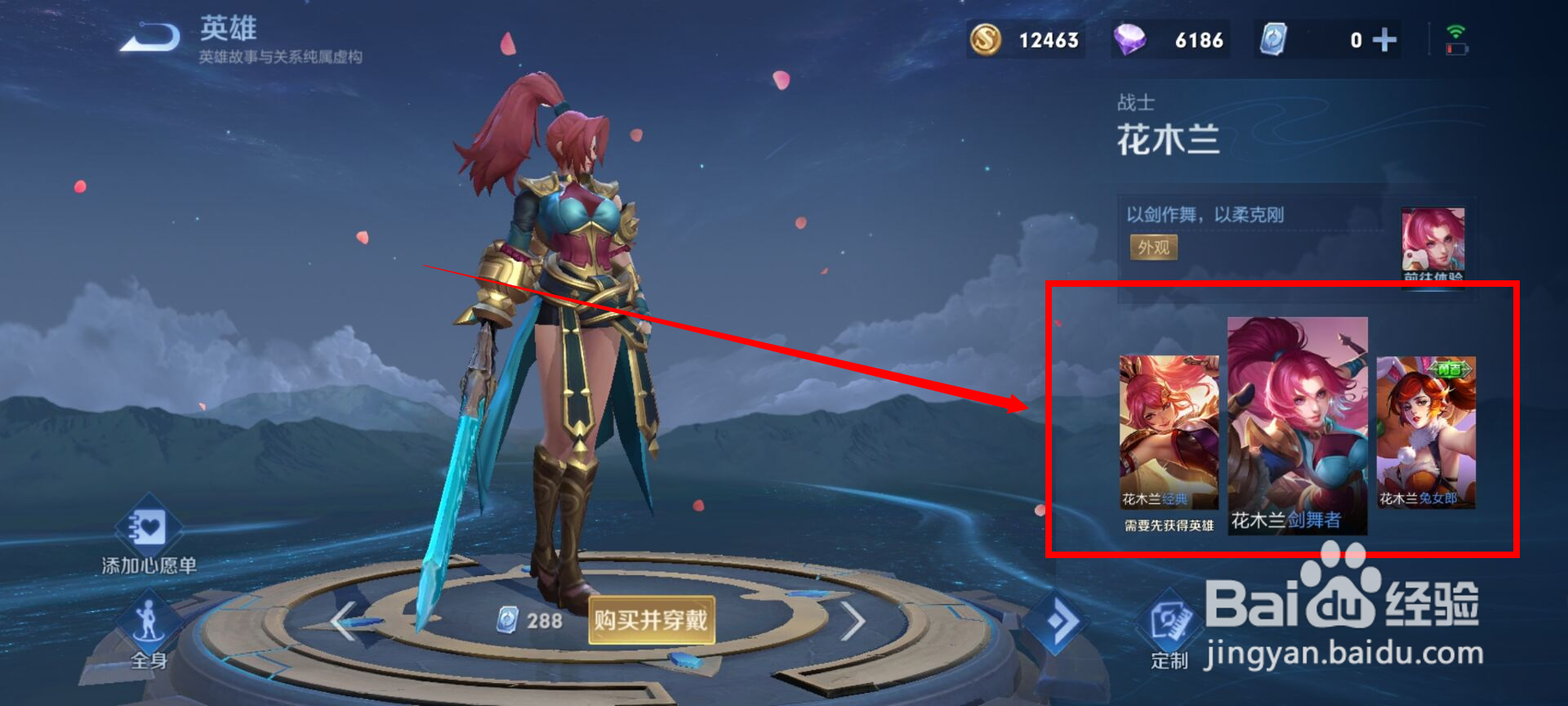Click the left arrow to previous skin

[x=343, y=621]
